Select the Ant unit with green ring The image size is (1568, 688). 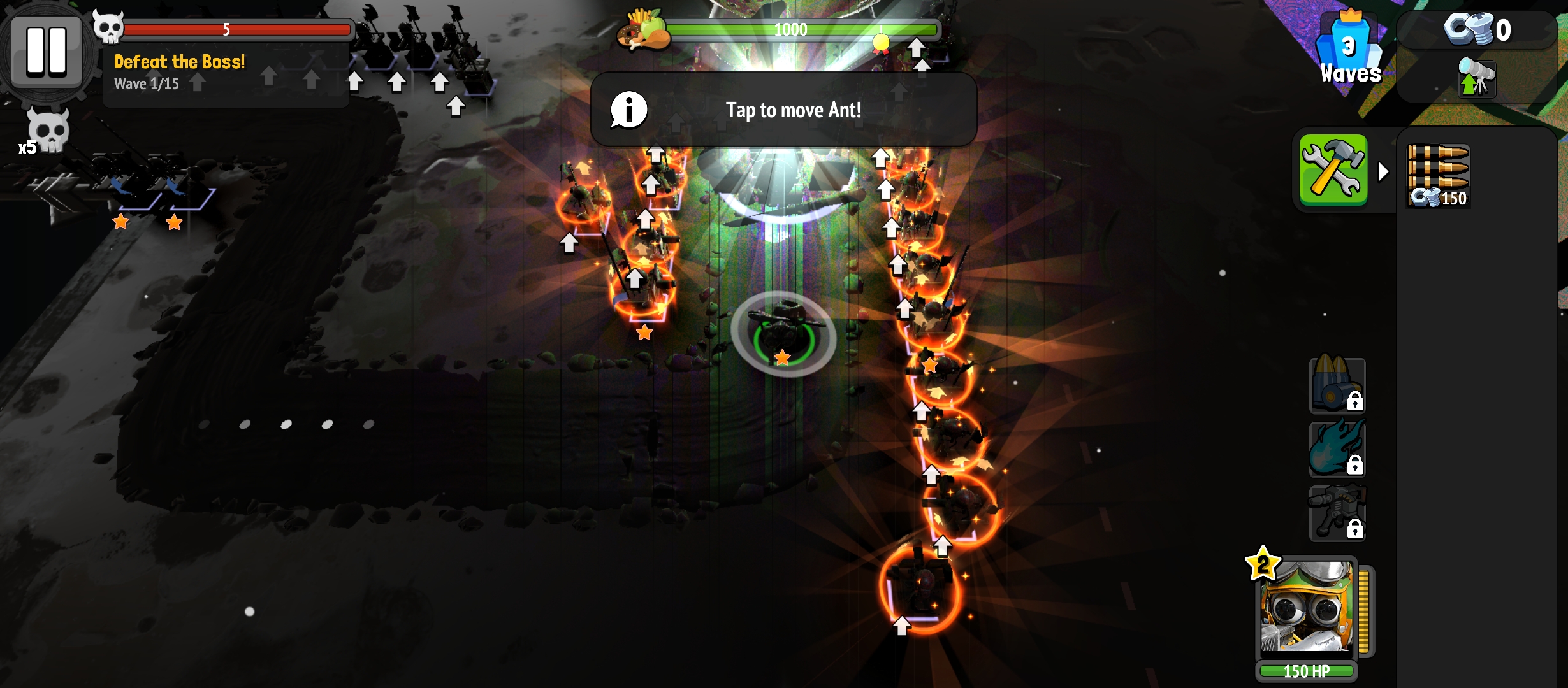[783, 333]
